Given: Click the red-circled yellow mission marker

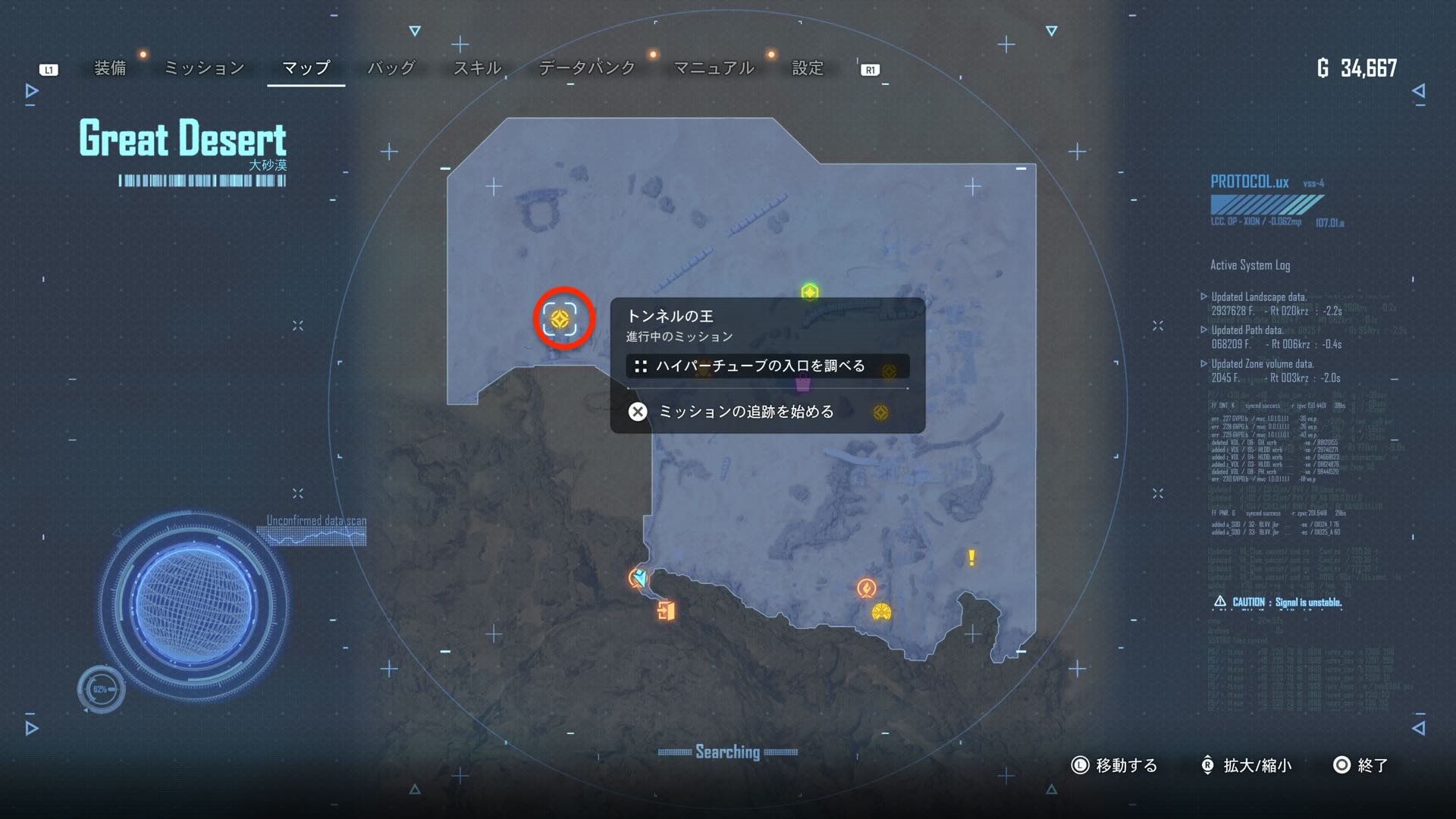Looking at the screenshot, I should [561, 319].
